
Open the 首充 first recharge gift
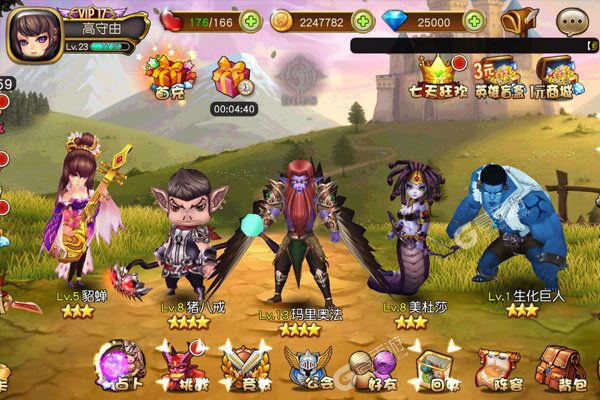168,73
